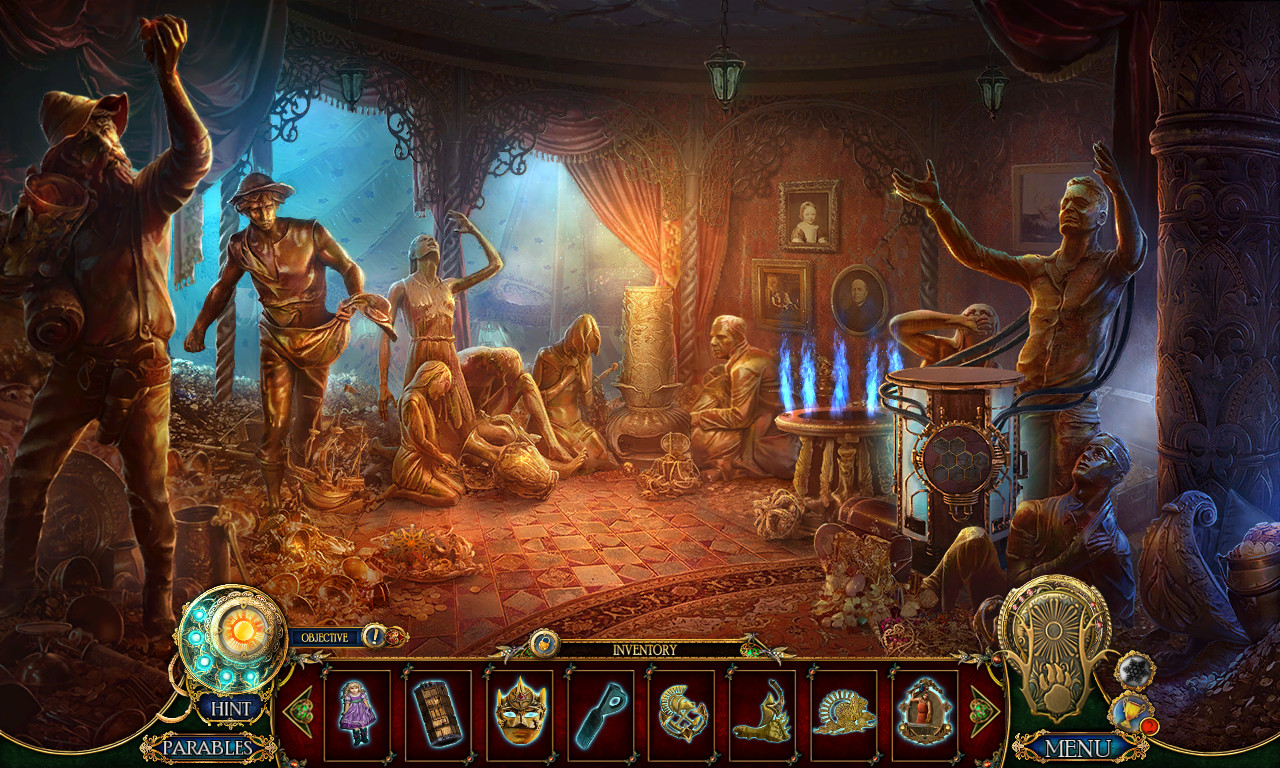Toggle the snowflake option above Menu
Image resolution: width=1280 pixels, height=768 pixels.
[x=1135, y=670]
